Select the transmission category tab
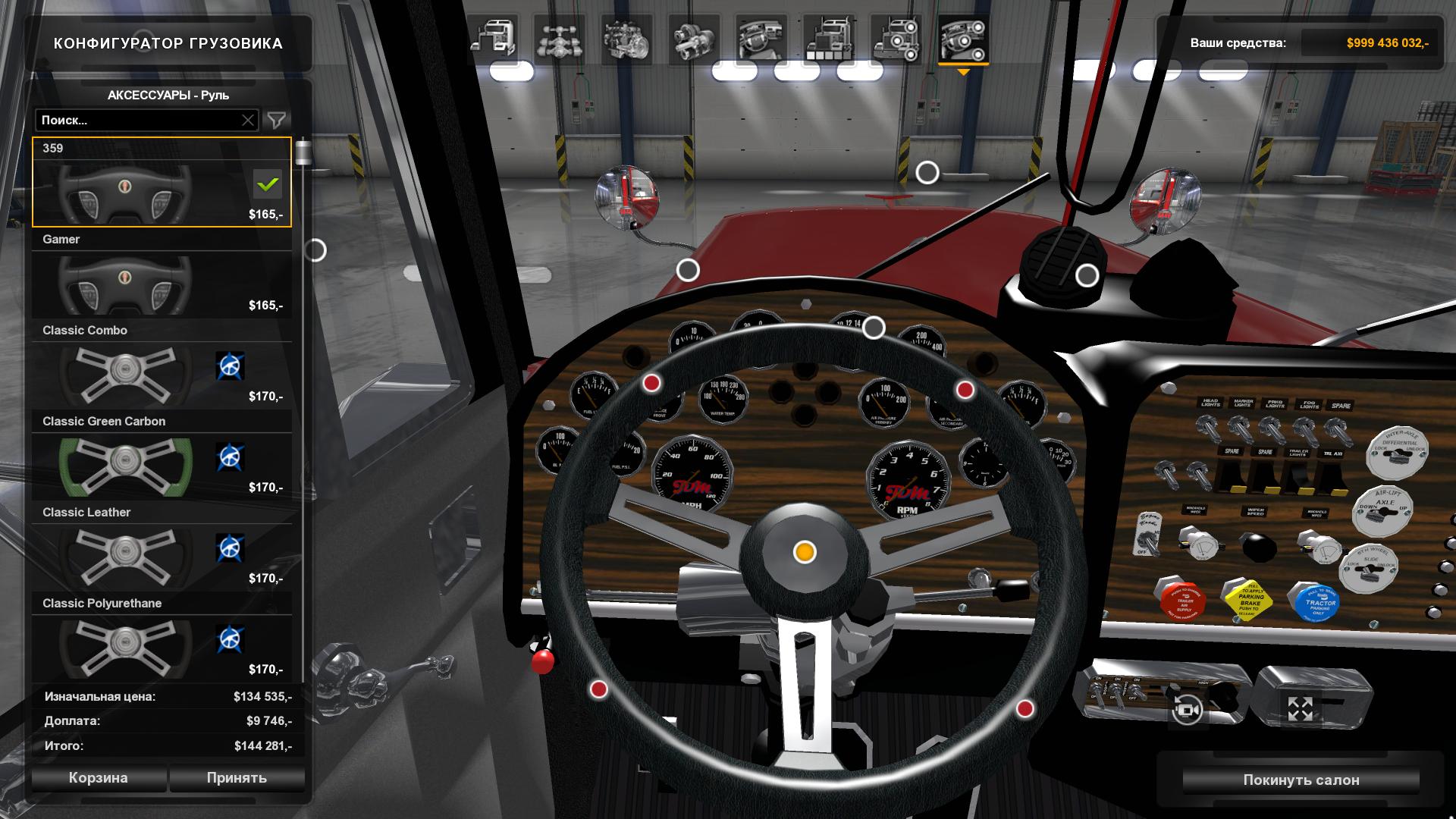The height and width of the screenshot is (819, 1456). point(693,39)
